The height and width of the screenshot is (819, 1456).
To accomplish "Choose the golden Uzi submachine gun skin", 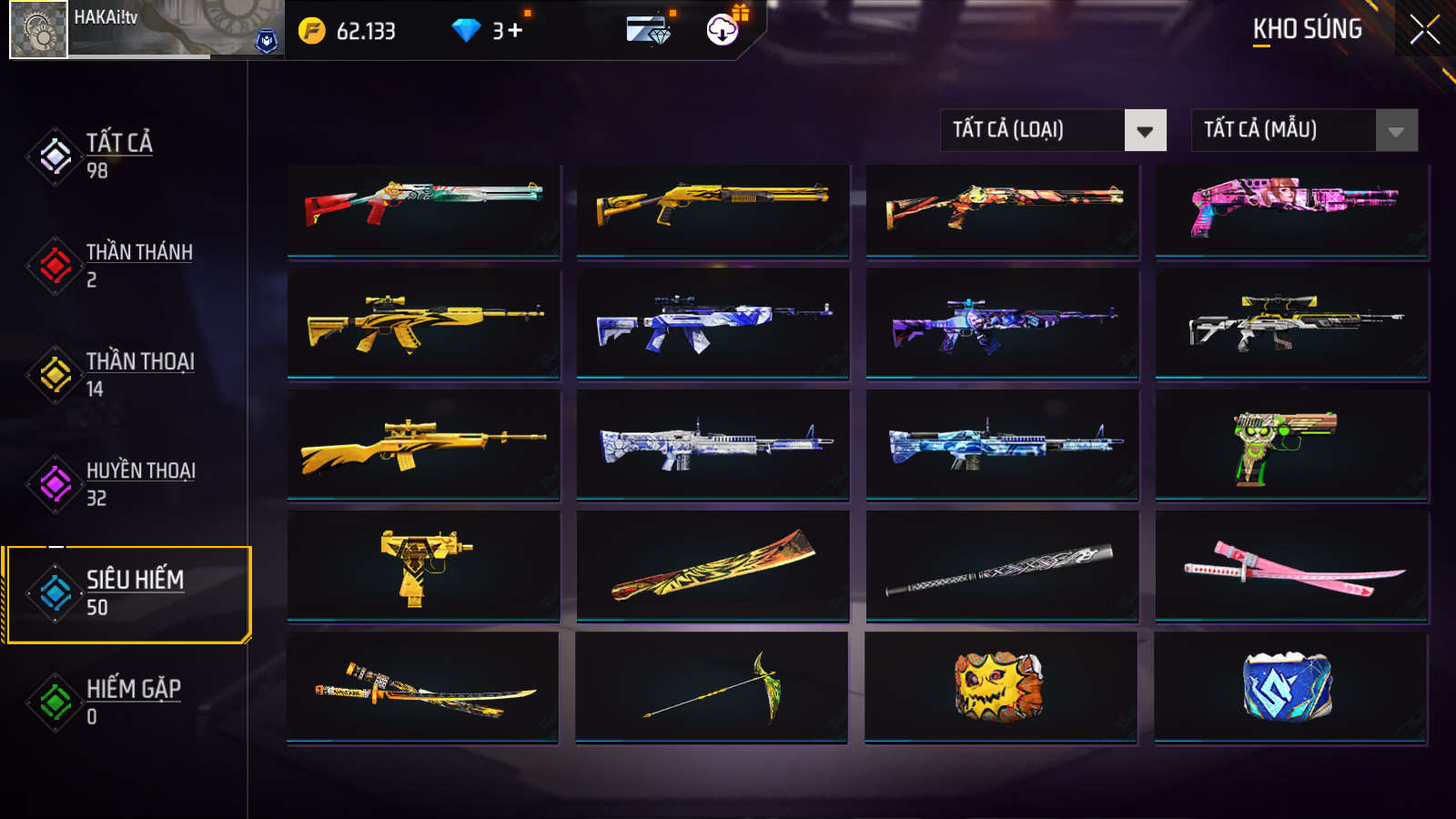I will coord(423,566).
